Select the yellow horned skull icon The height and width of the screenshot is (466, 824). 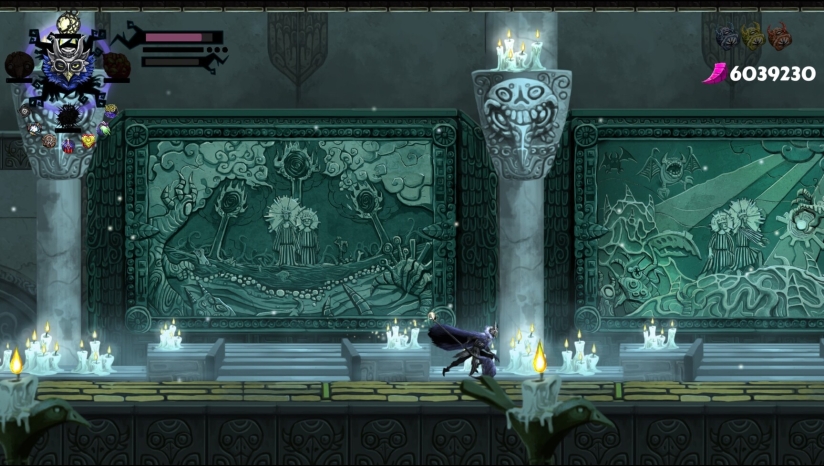pos(752,36)
